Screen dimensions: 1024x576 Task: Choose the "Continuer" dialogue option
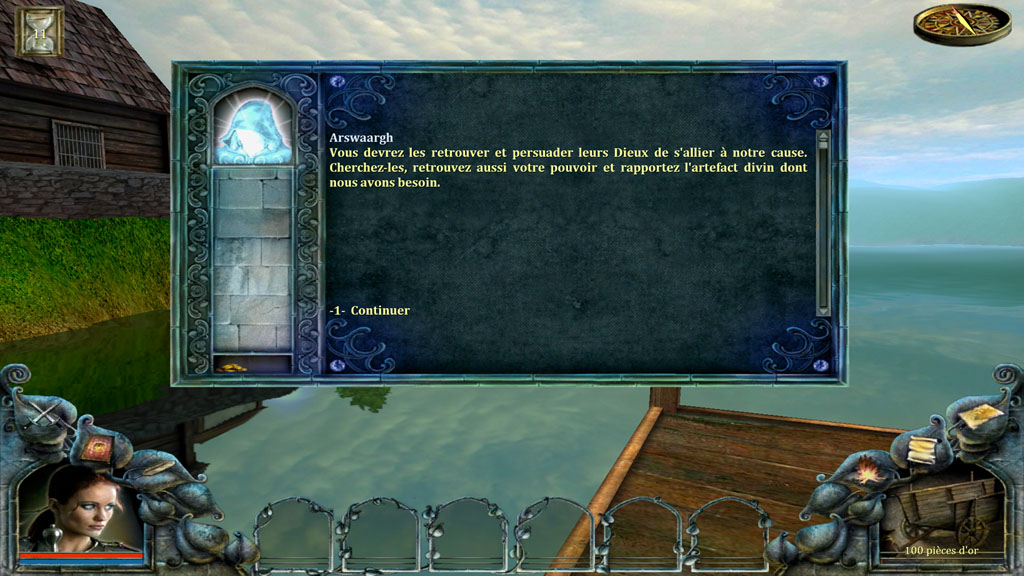point(379,311)
